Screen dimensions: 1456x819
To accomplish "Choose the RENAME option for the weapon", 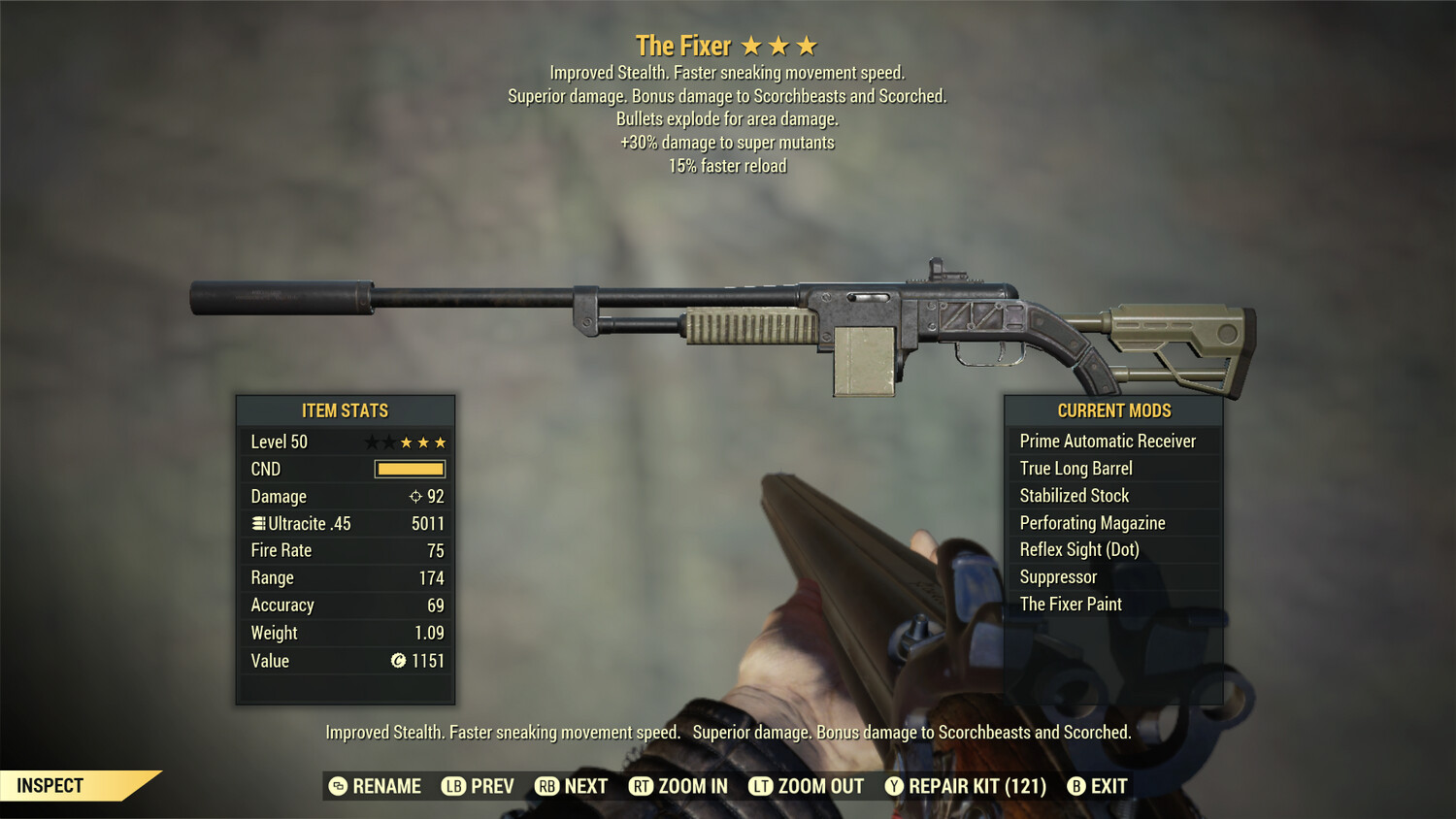I will tap(376, 786).
